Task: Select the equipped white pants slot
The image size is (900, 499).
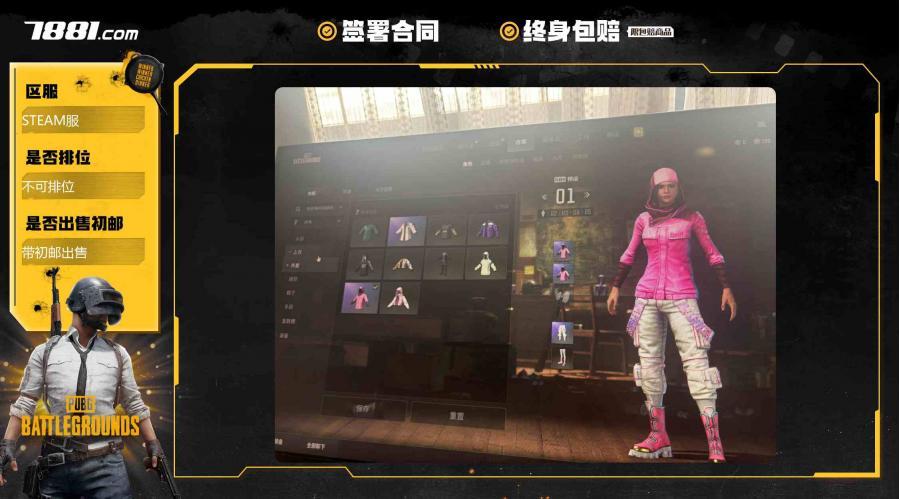Action: click(562, 332)
